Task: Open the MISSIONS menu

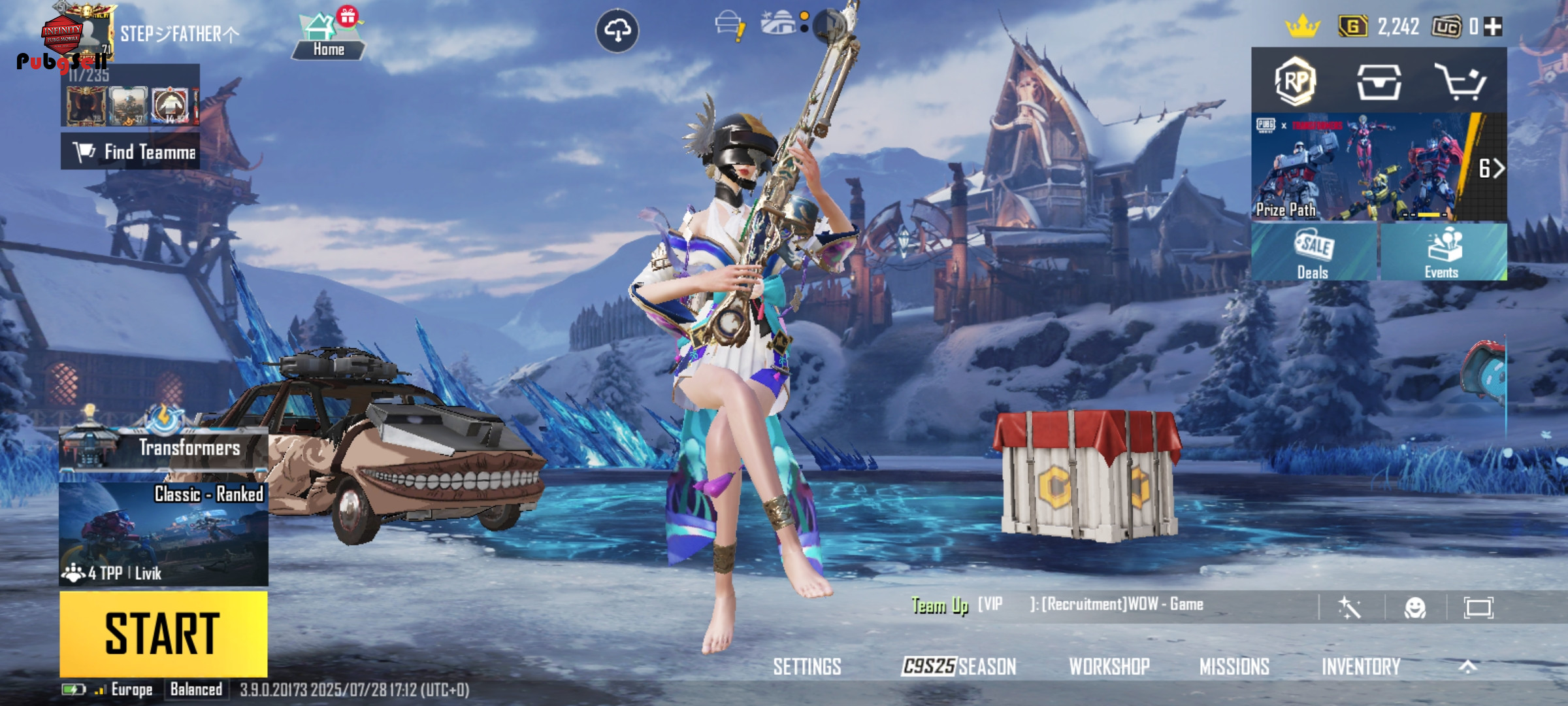Action: tap(1234, 666)
